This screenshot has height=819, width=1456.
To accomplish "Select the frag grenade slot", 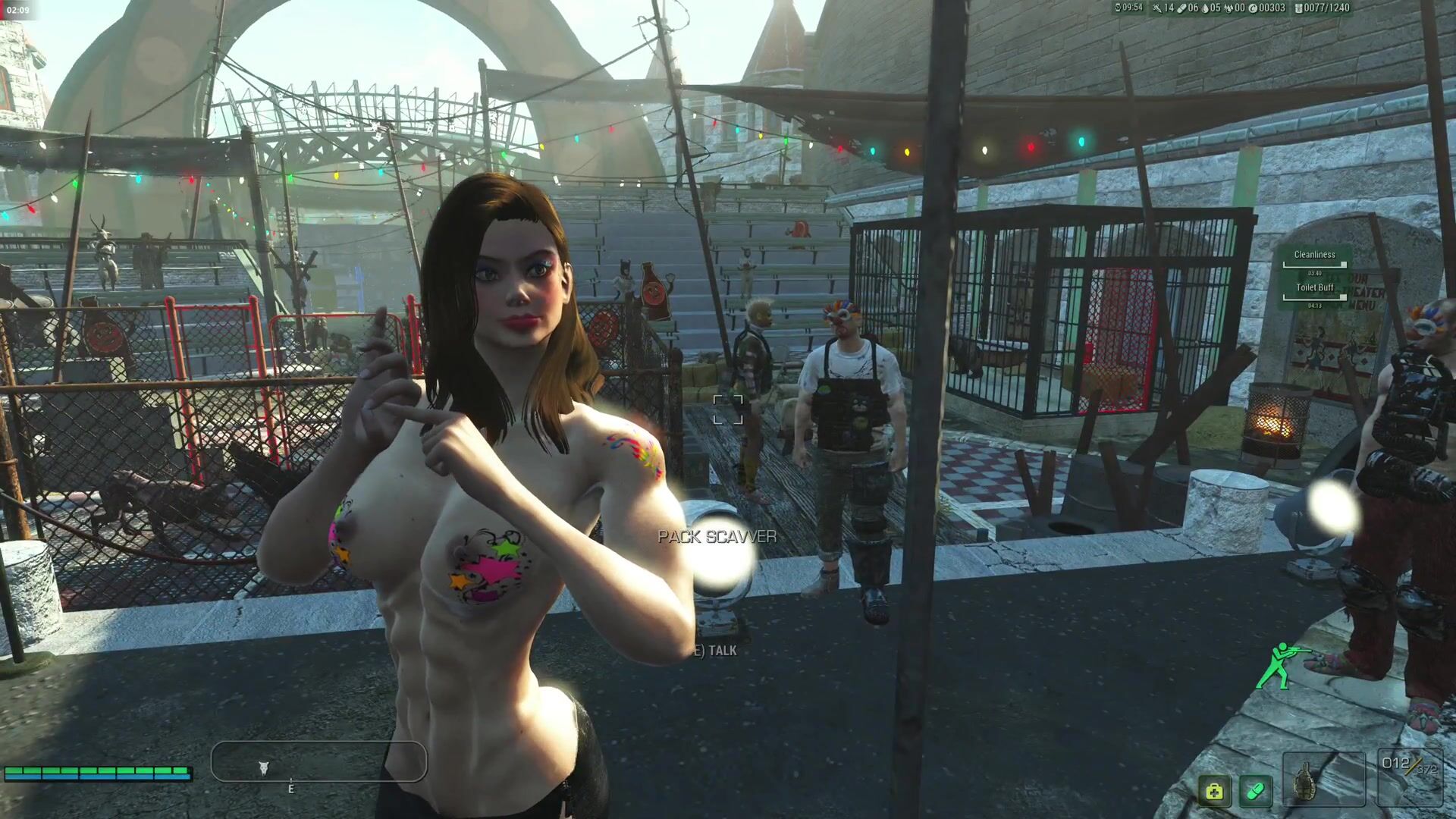I will click(x=1323, y=779).
